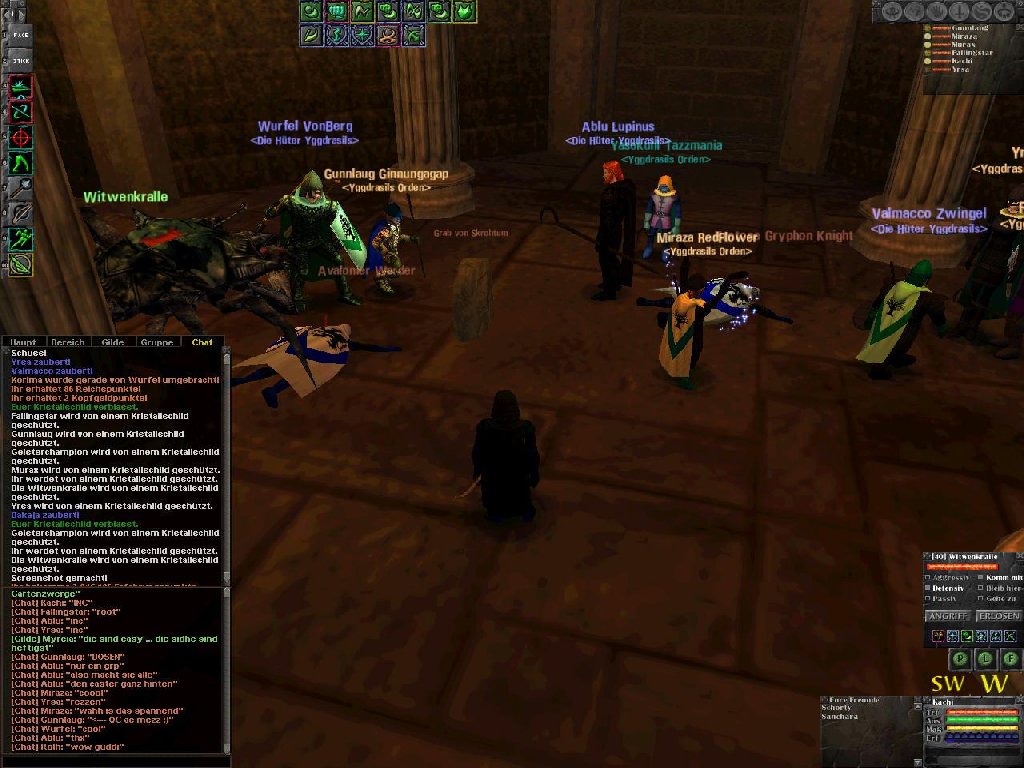Switch to the Haupt chat tab
Viewport: 1024px width, 768px height.
tap(24, 342)
